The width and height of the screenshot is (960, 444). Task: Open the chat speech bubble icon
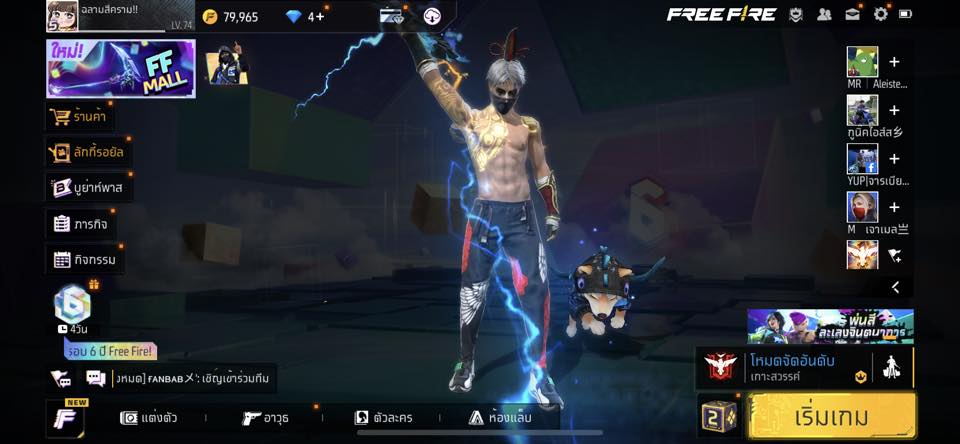click(x=96, y=378)
